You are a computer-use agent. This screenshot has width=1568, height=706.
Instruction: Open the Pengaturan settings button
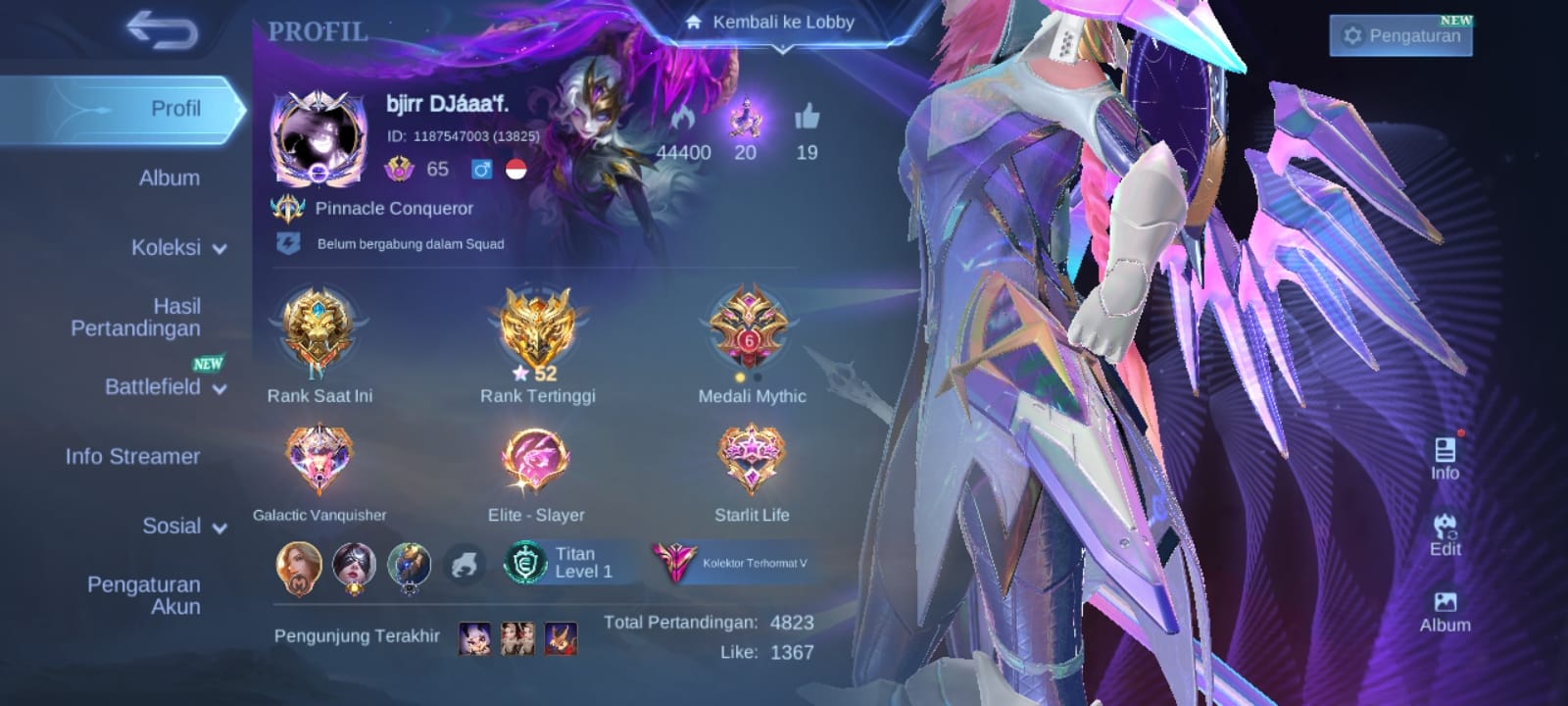1400,36
